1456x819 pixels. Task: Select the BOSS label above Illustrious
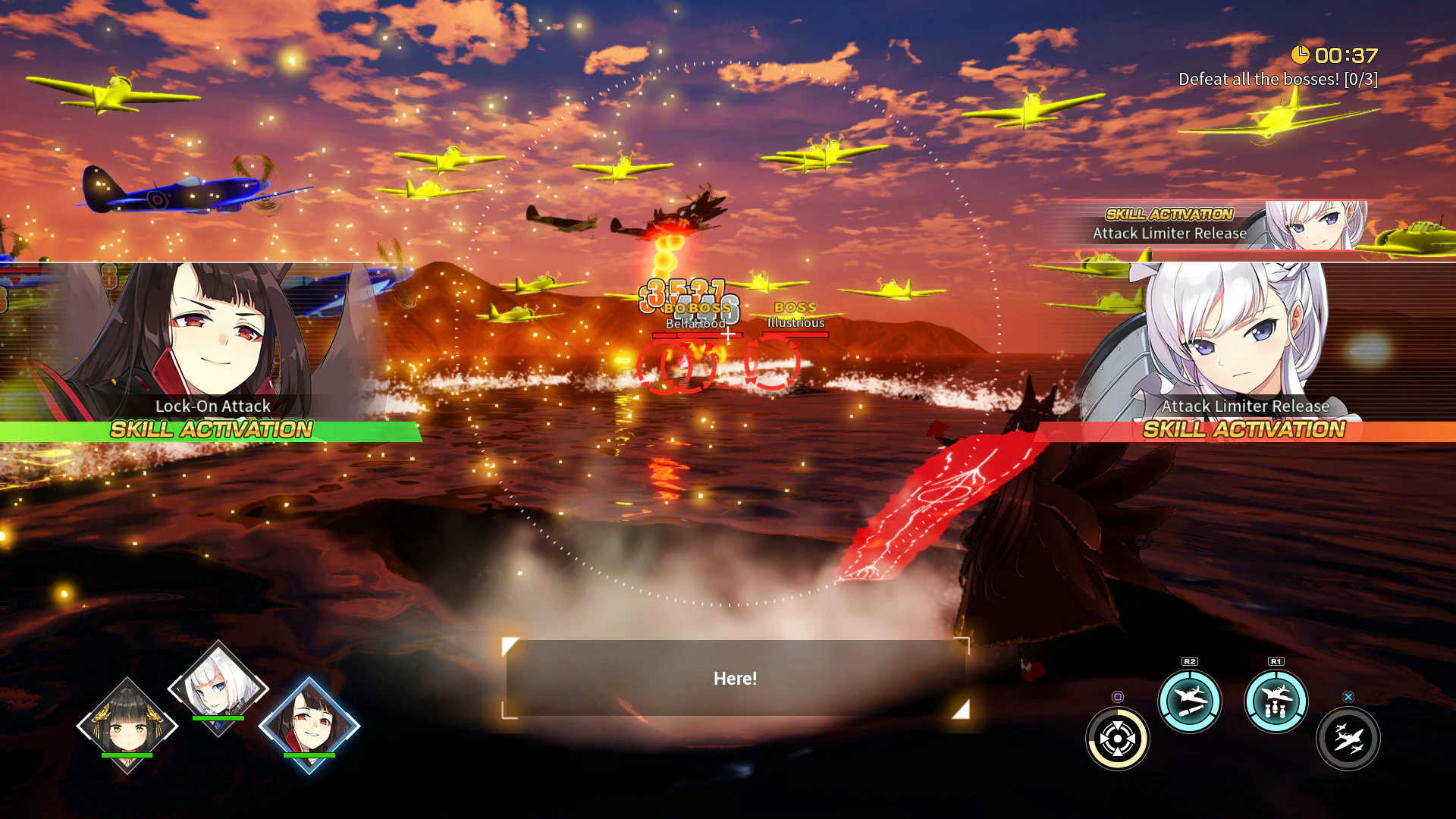coord(795,307)
